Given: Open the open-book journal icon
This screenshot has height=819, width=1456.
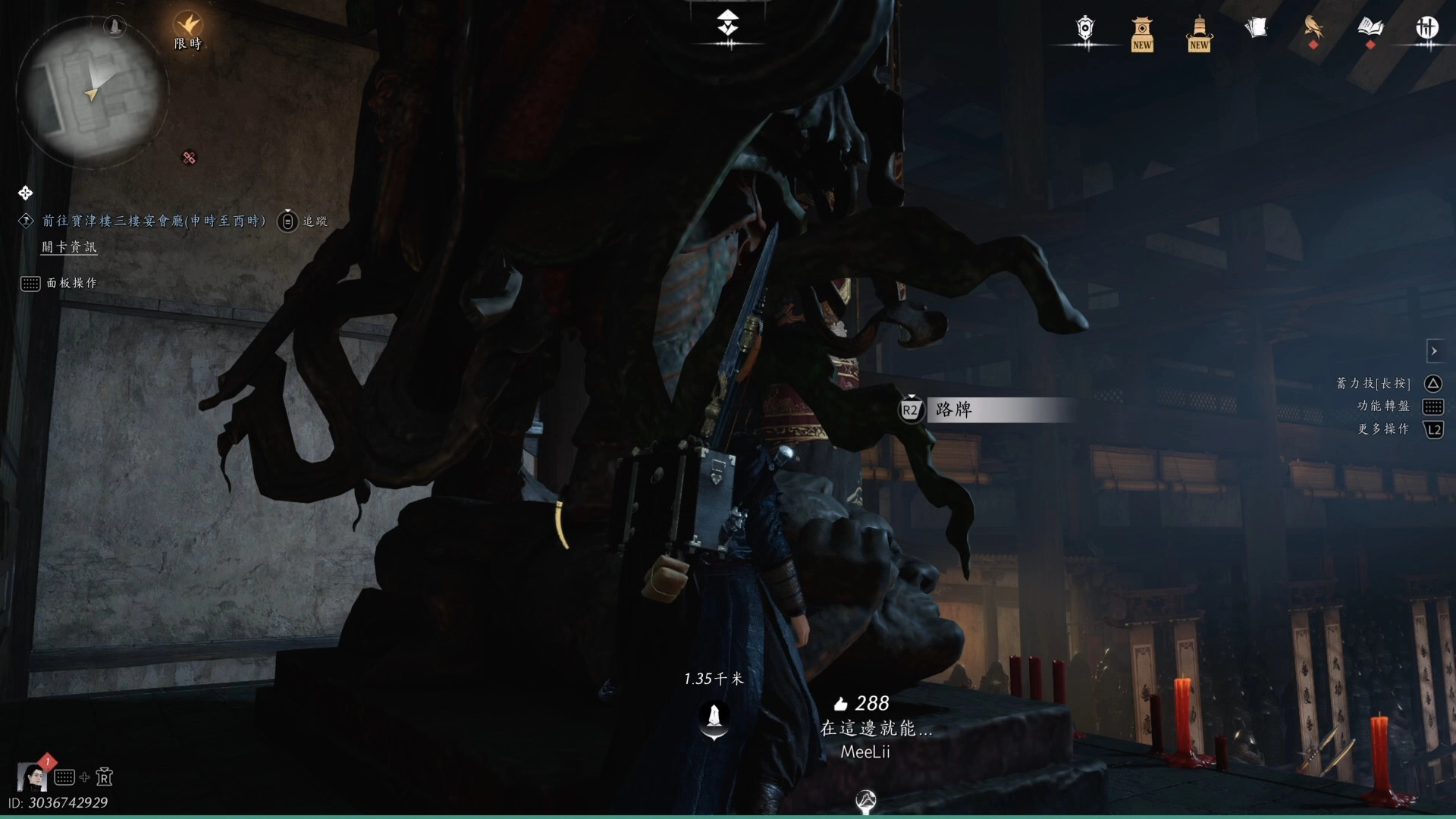Looking at the screenshot, I should pos(1370,29).
